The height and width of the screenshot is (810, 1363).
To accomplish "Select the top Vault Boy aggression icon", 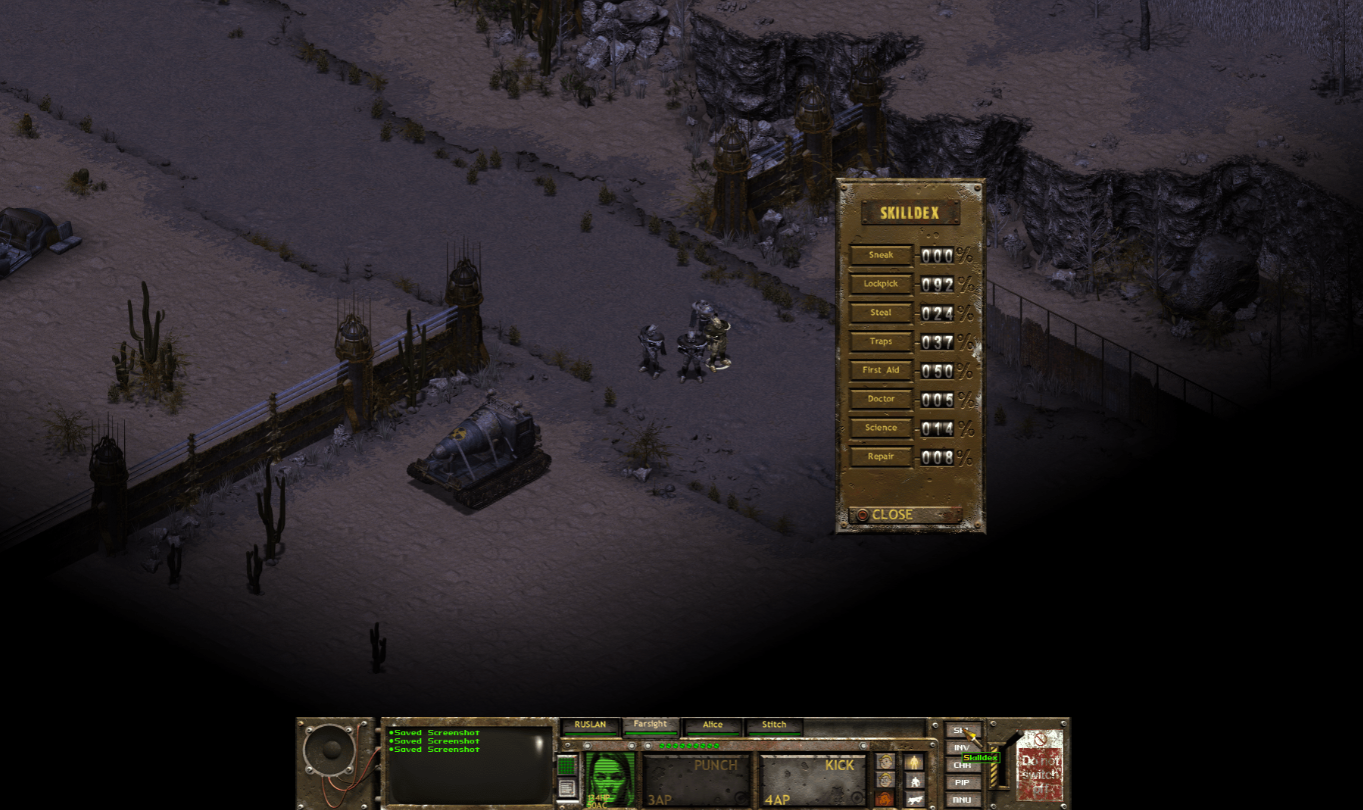I will pyautogui.click(x=885, y=761).
